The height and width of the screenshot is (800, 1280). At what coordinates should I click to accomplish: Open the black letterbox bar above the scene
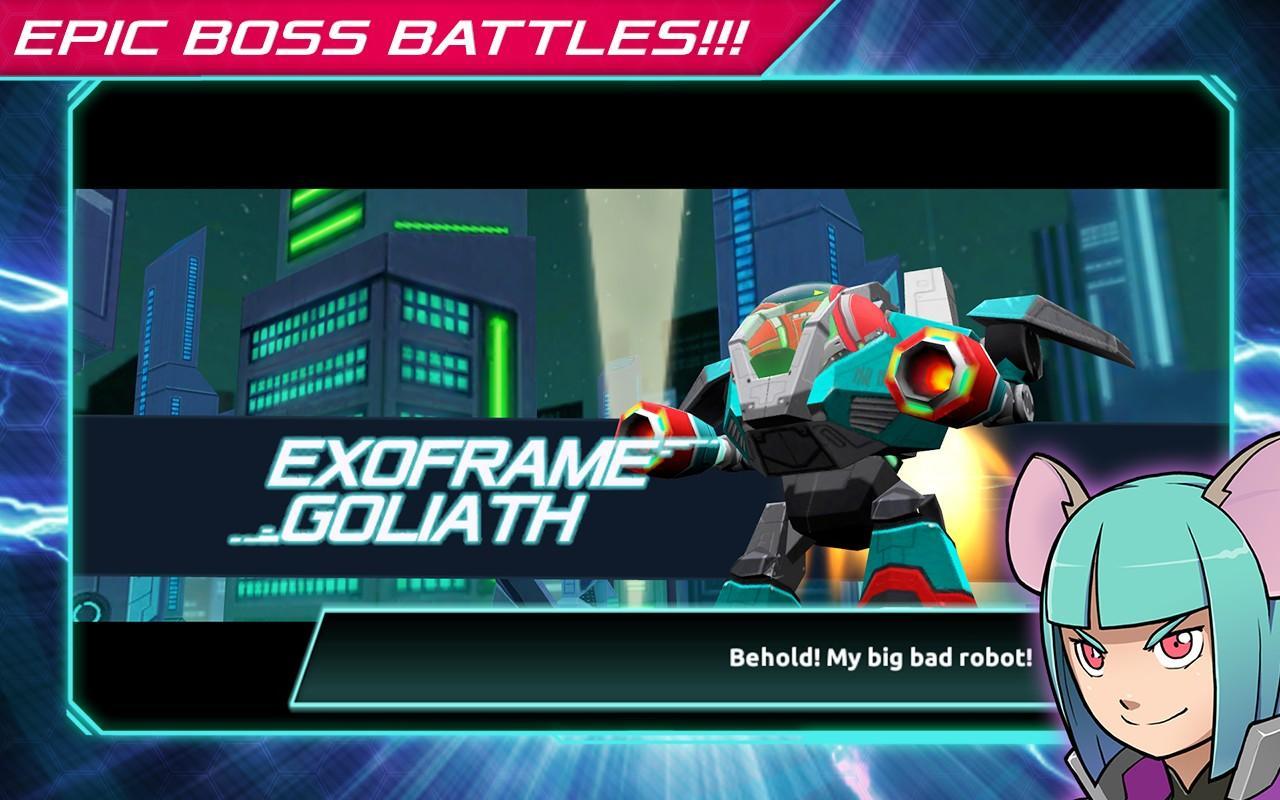[x=640, y=135]
